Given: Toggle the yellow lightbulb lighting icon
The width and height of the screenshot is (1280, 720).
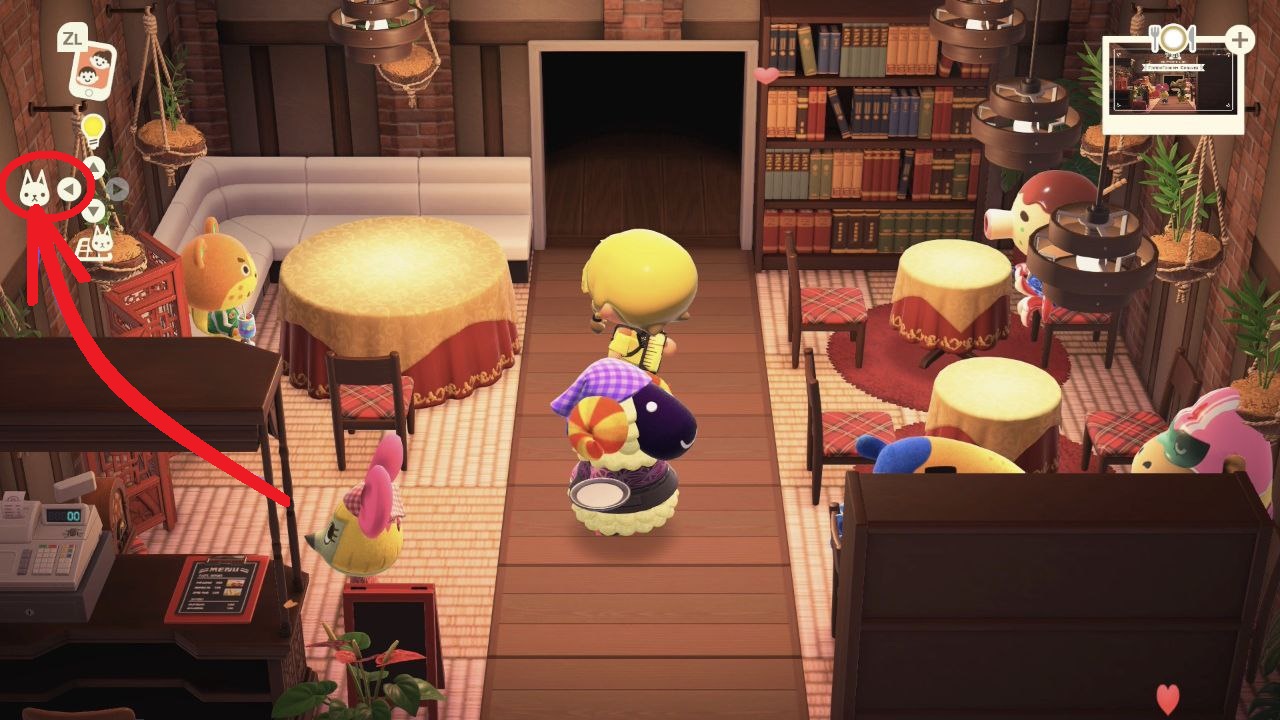Looking at the screenshot, I should [93, 129].
